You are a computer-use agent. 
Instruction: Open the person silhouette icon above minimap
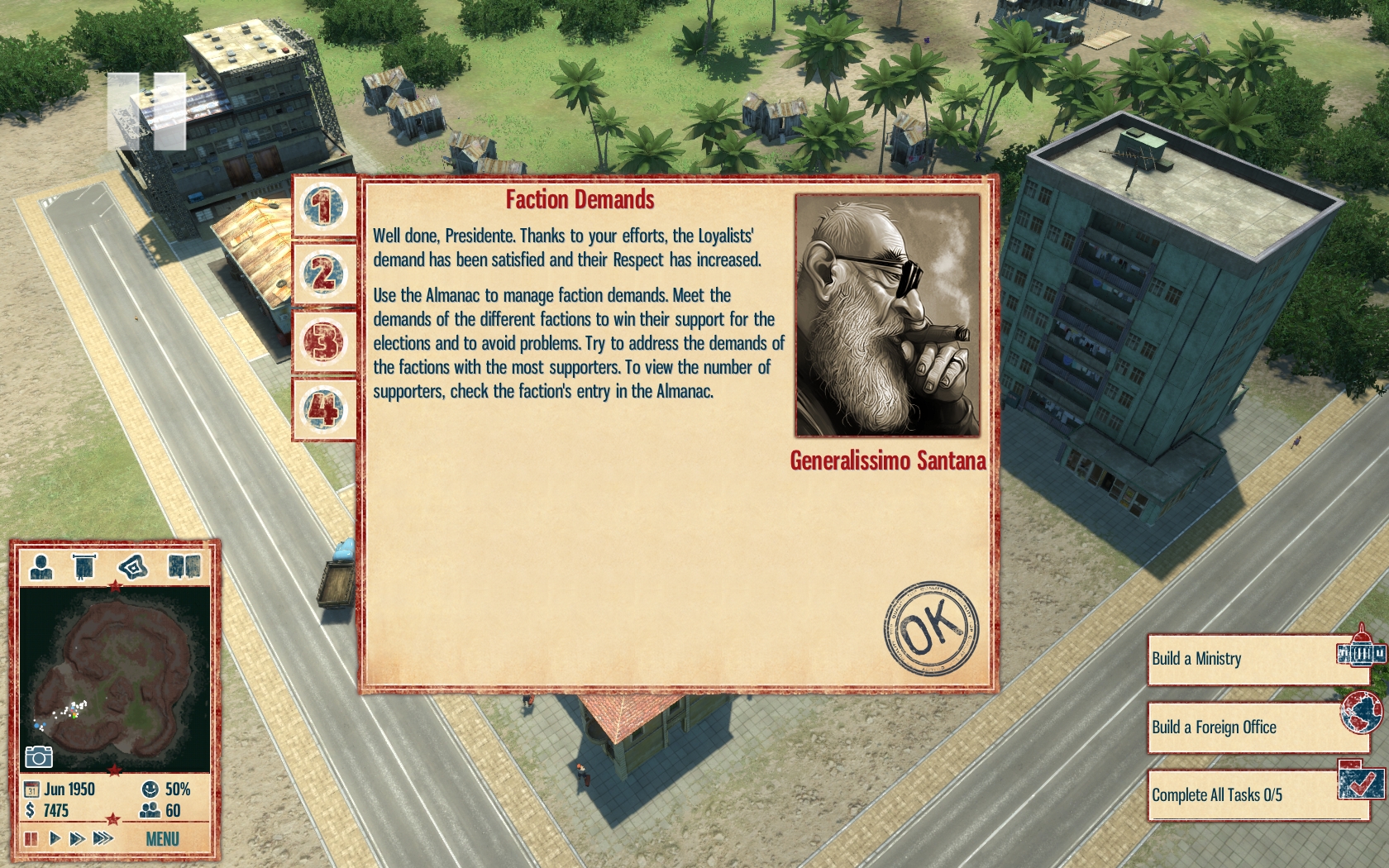[41, 567]
